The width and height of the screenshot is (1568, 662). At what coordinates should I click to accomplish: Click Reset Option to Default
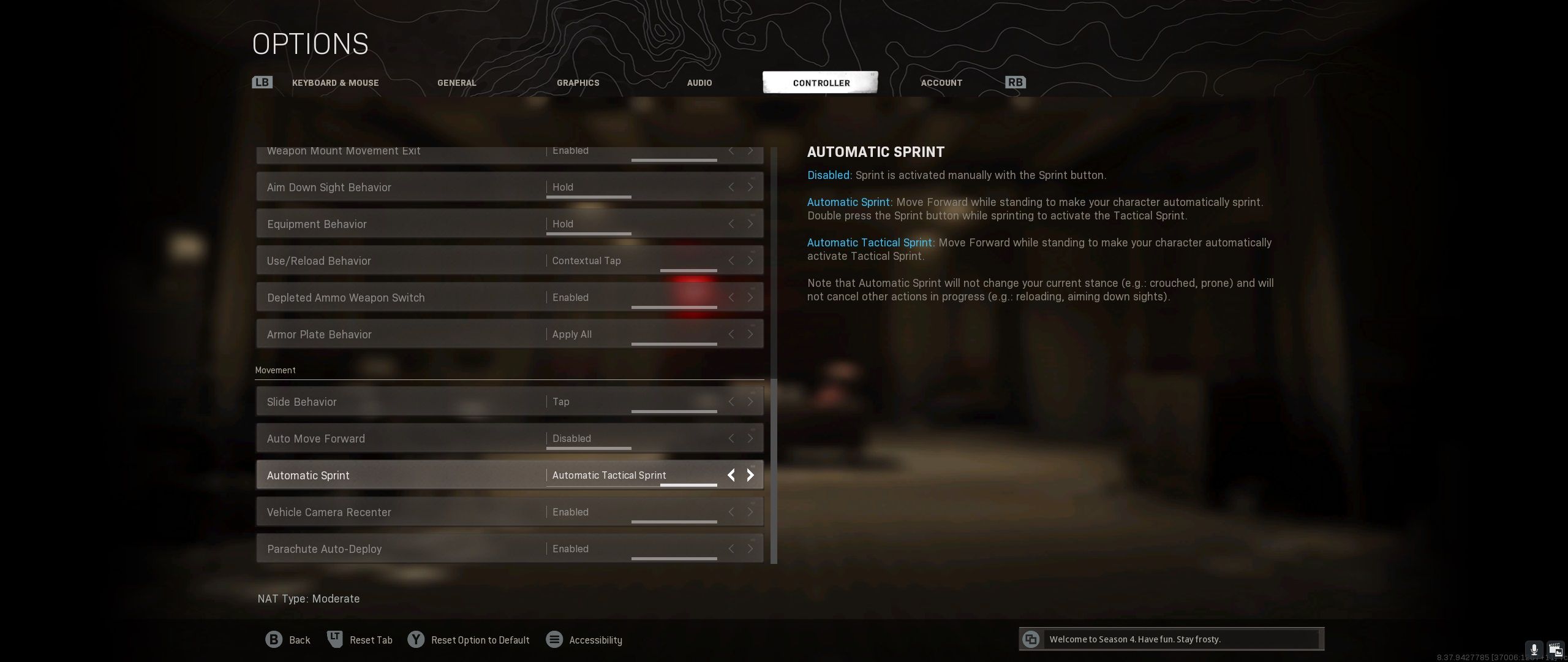click(x=480, y=639)
